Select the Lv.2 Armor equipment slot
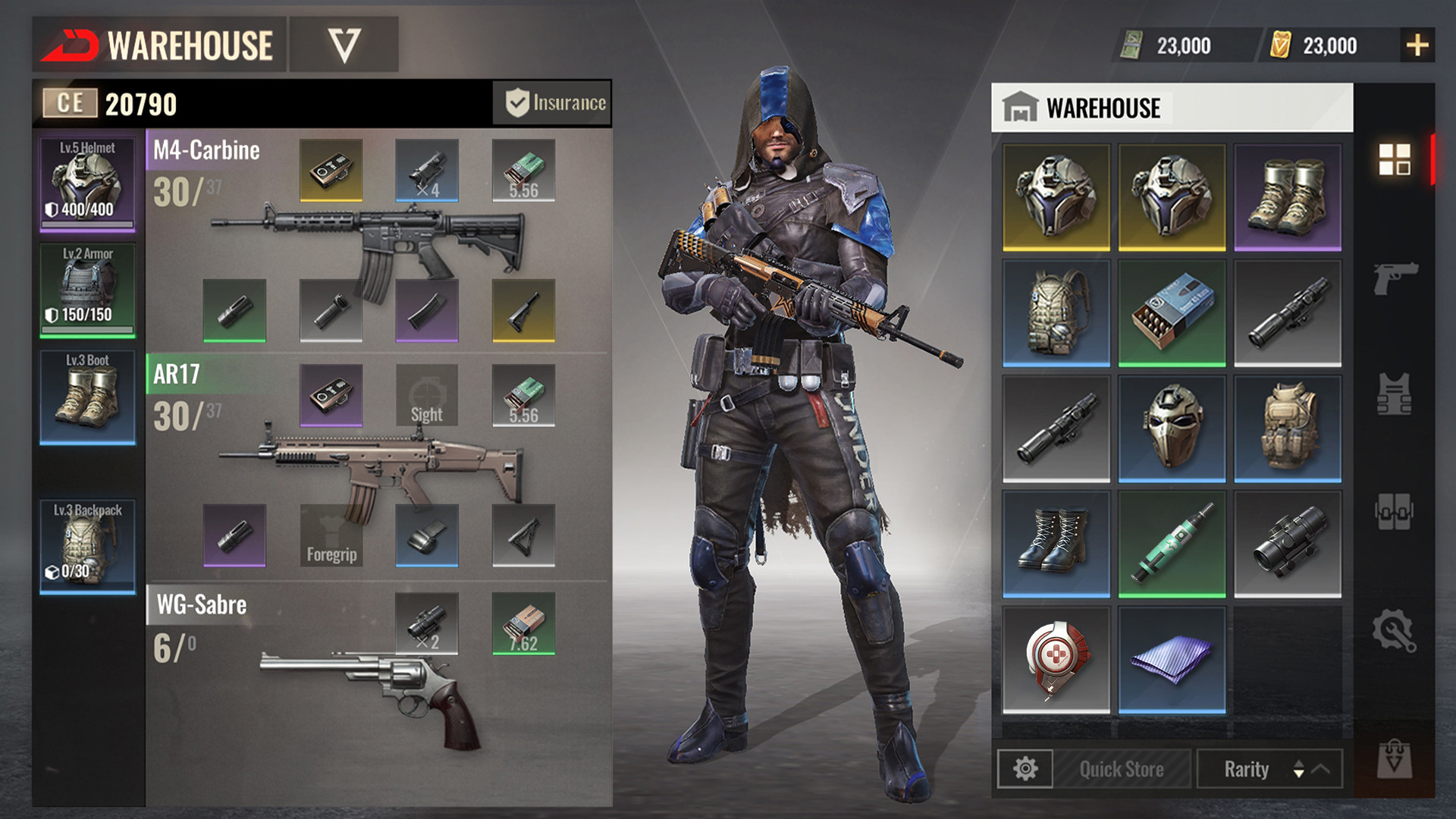Image resolution: width=1456 pixels, height=819 pixels. 87,290
